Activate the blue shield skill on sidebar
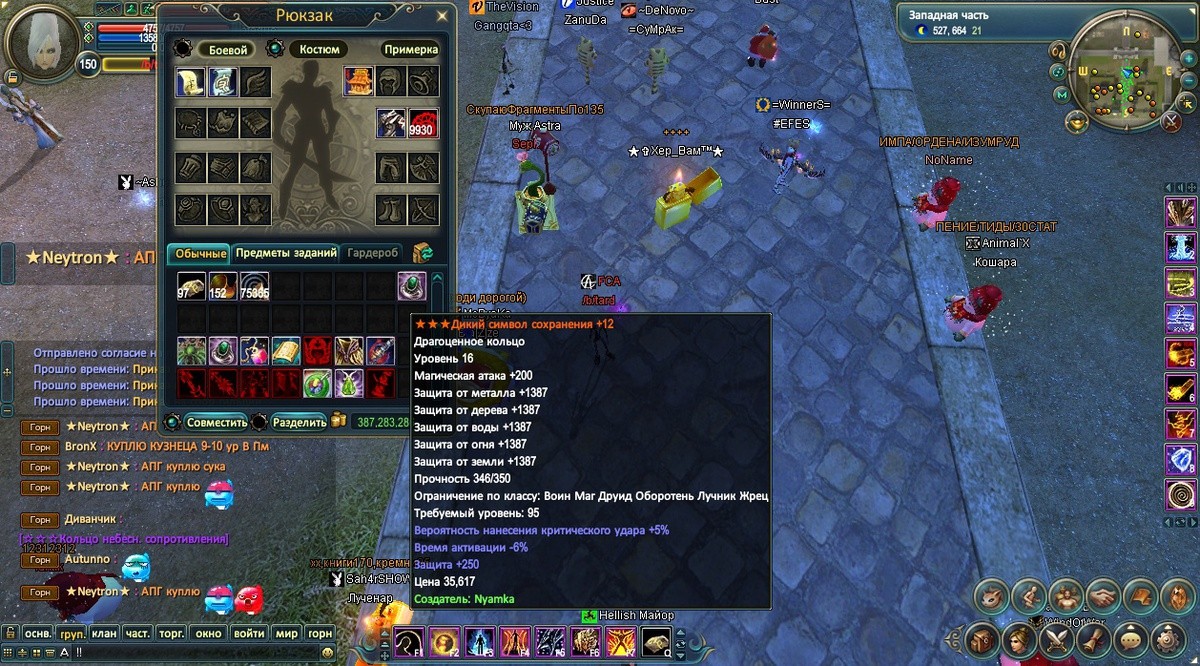The width and height of the screenshot is (1200, 666). point(1181,459)
